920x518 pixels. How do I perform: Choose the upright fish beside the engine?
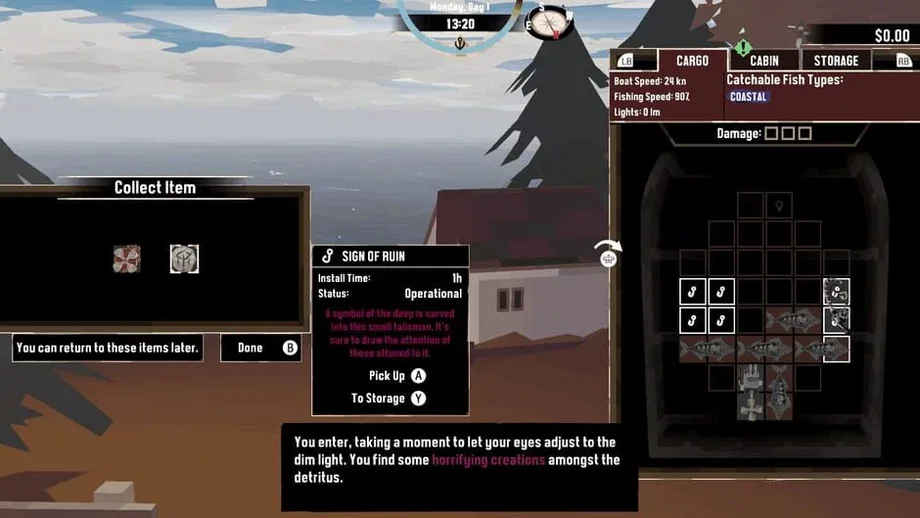[x=779, y=390]
